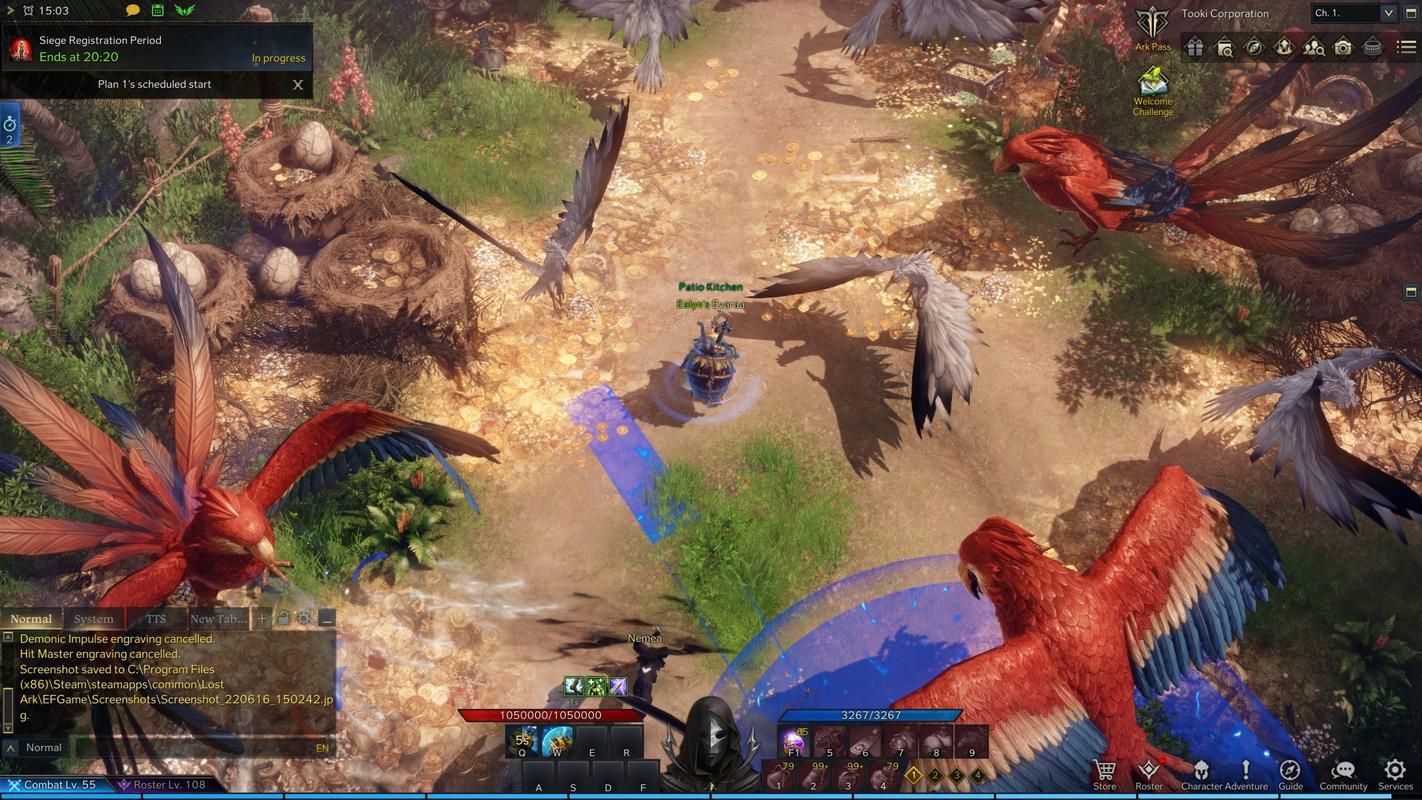
Task: Open the Guide menu
Action: [1290, 773]
